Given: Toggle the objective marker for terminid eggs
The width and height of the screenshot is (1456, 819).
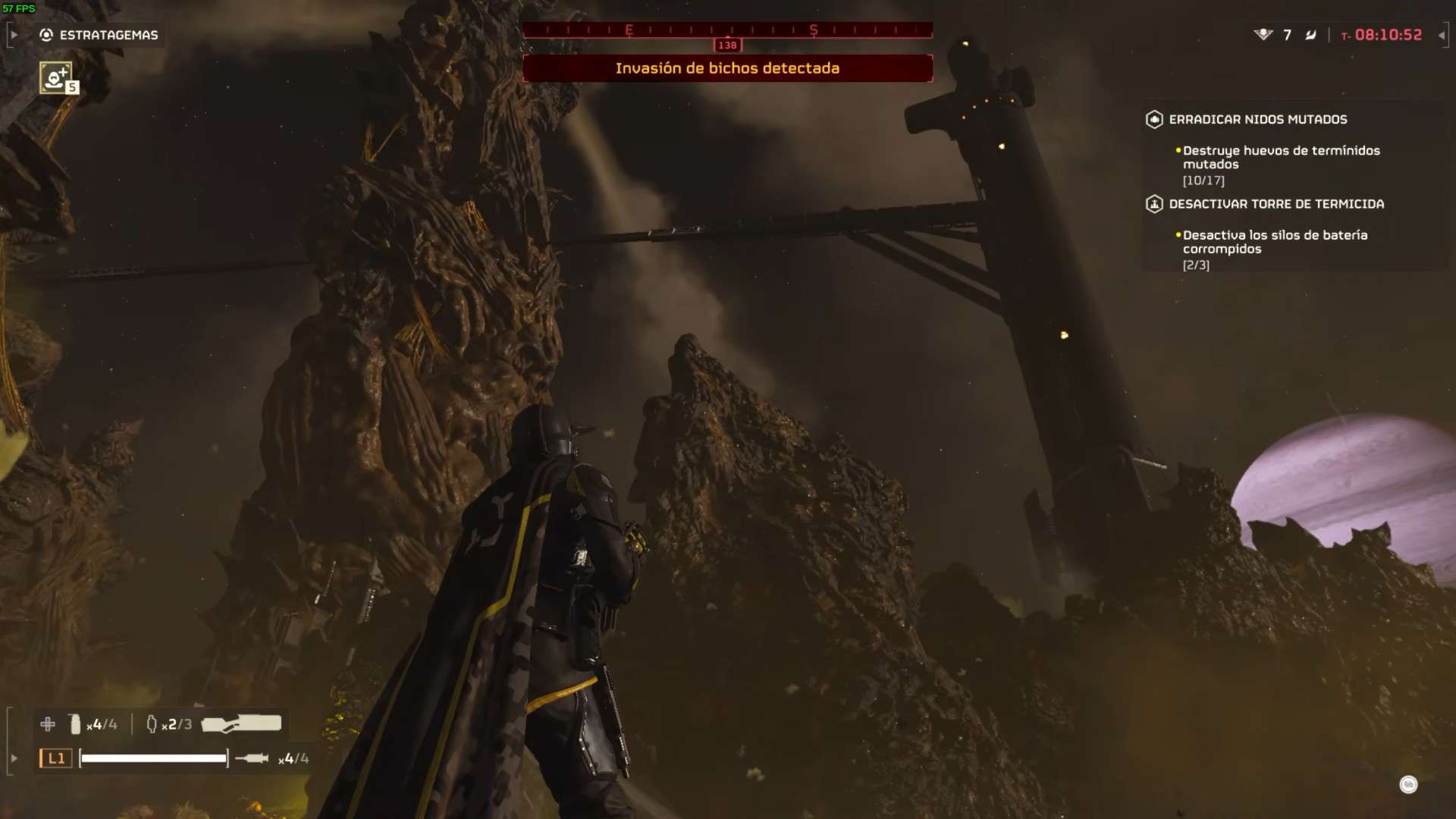Looking at the screenshot, I should click(x=1177, y=150).
